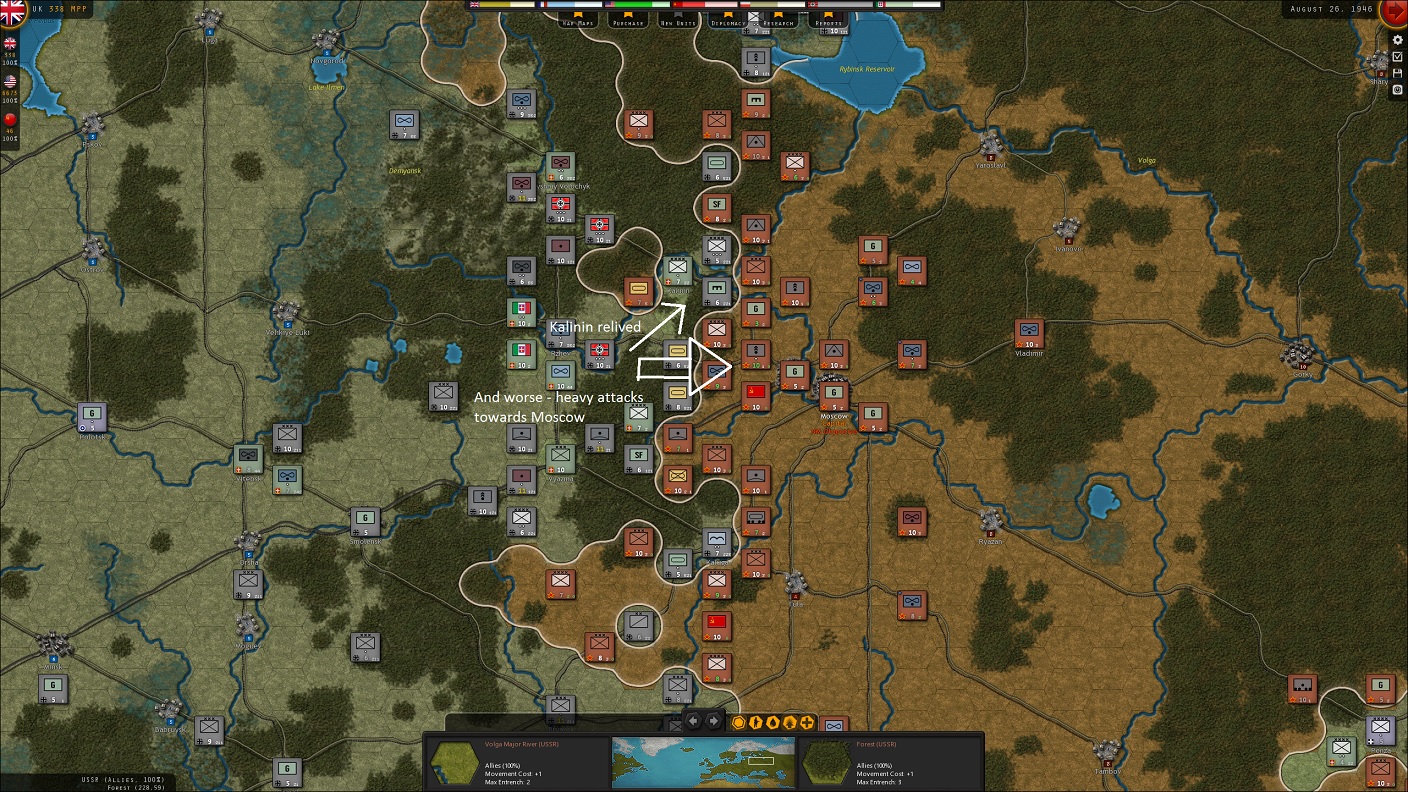The width and height of the screenshot is (1408, 792).
Task: View the Reports screen
Action: coord(828,20)
